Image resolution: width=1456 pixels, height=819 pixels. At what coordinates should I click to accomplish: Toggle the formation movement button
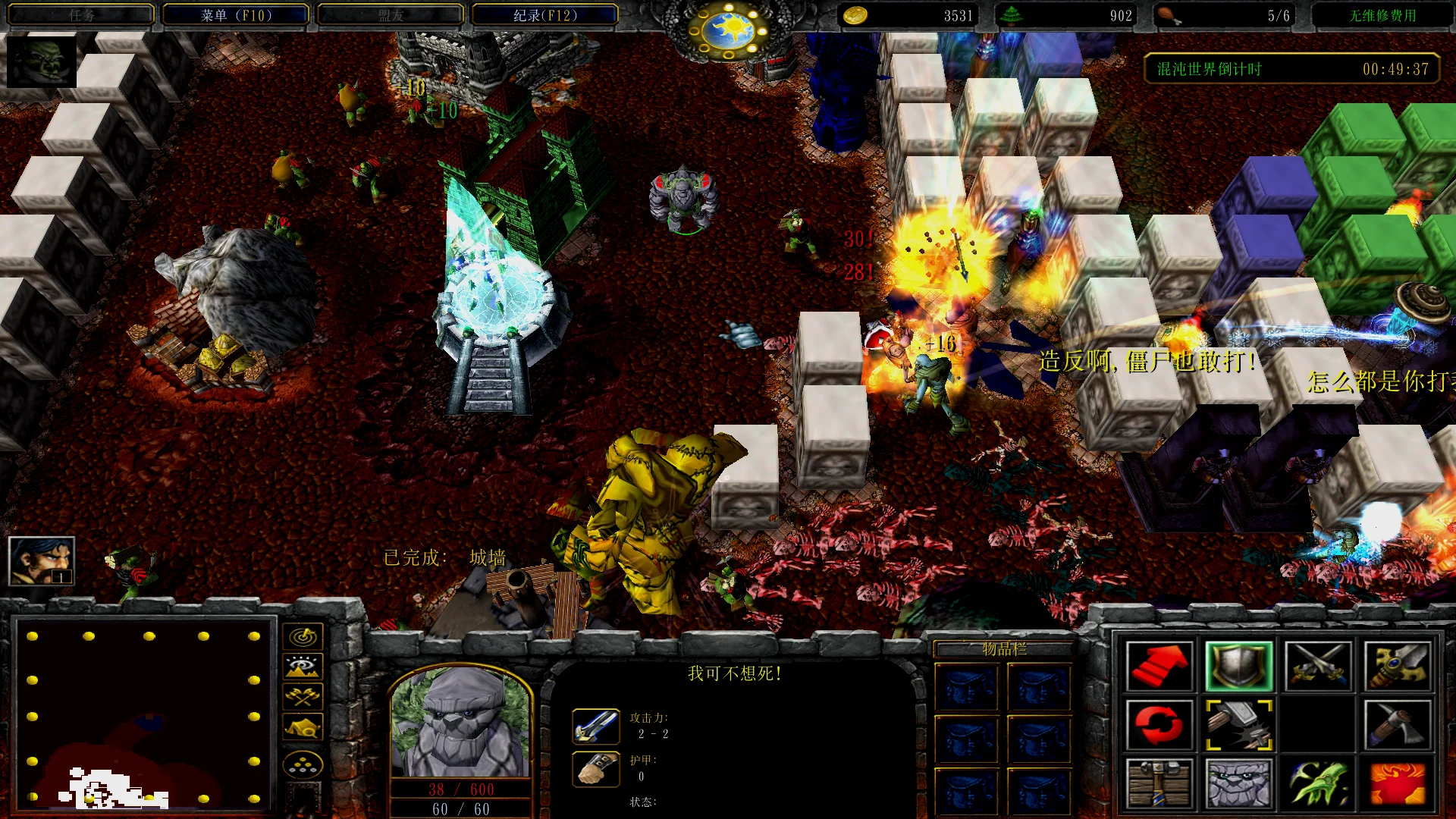(x=303, y=765)
